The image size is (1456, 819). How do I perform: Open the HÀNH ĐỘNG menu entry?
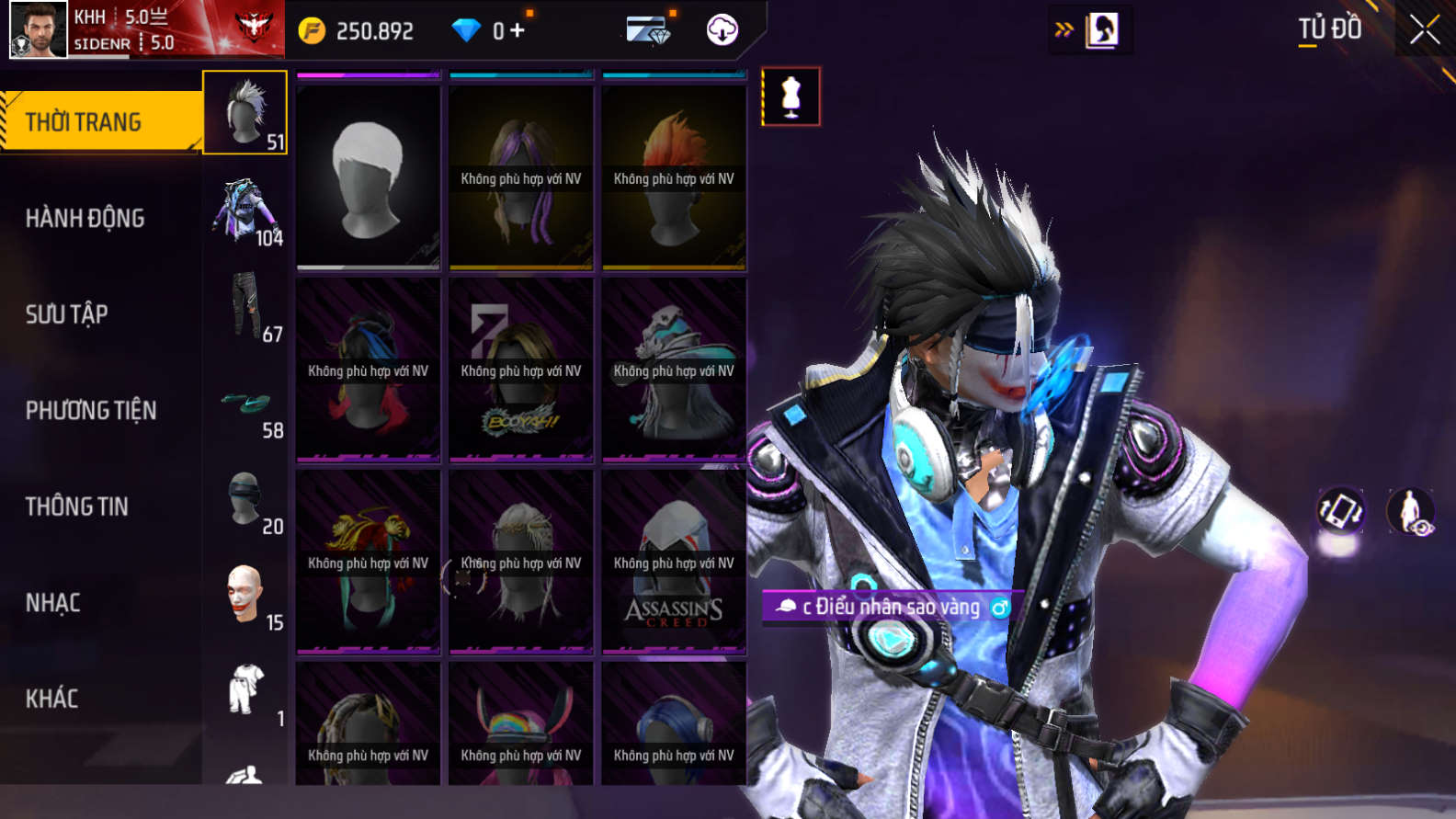tap(85, 218)
